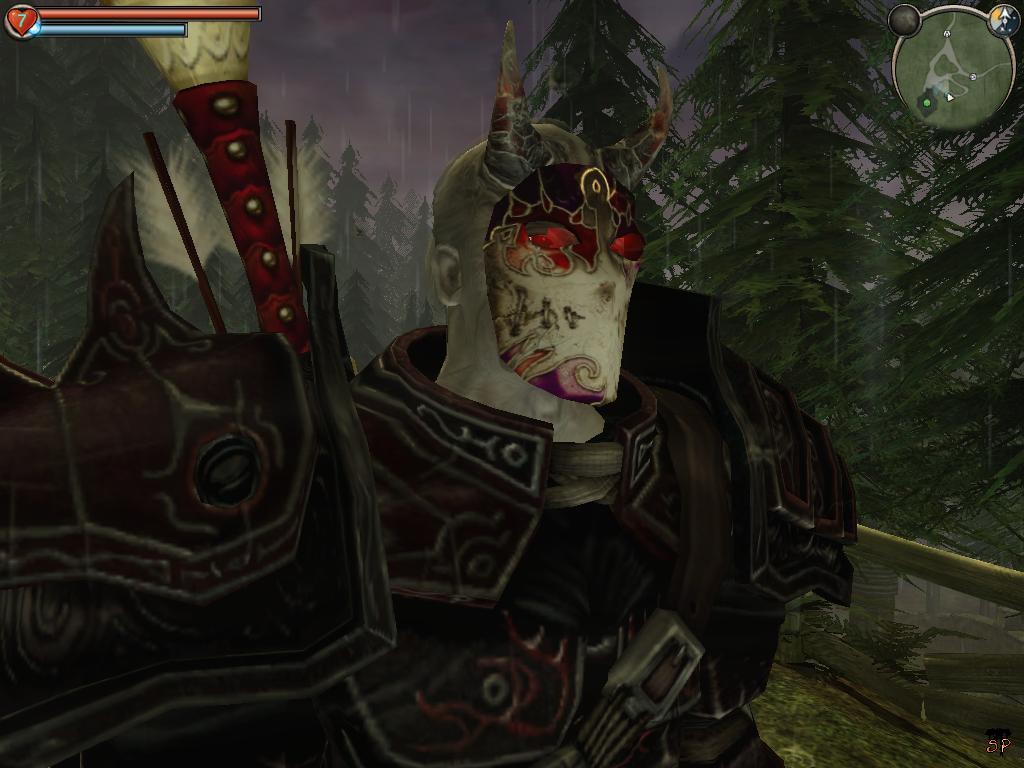1024x768 pixels.
Task: Click the red heart icon showing 7
Action: 21,20
